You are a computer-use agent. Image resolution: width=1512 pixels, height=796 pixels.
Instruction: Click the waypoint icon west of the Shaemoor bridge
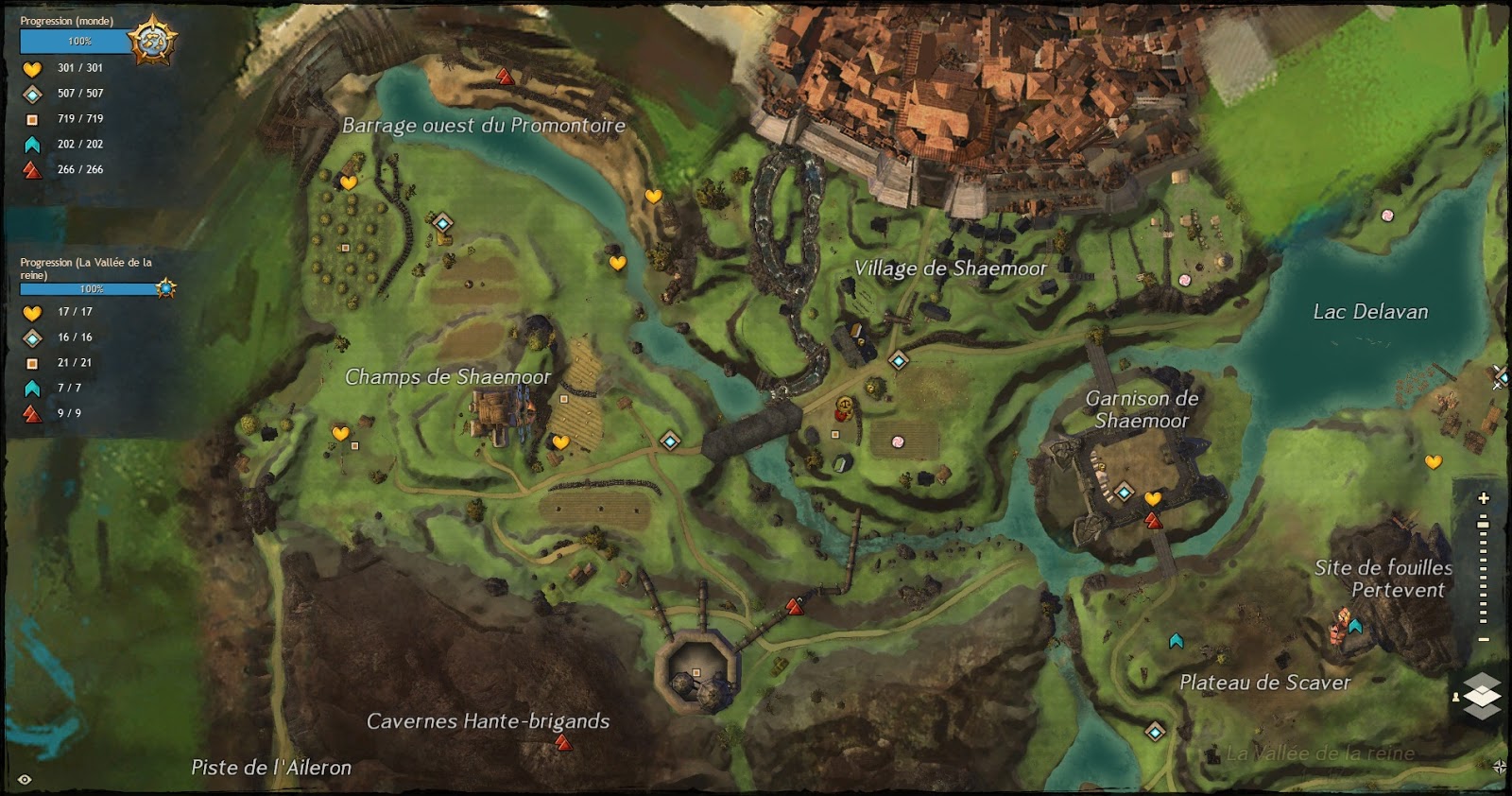tap(671, 440)
